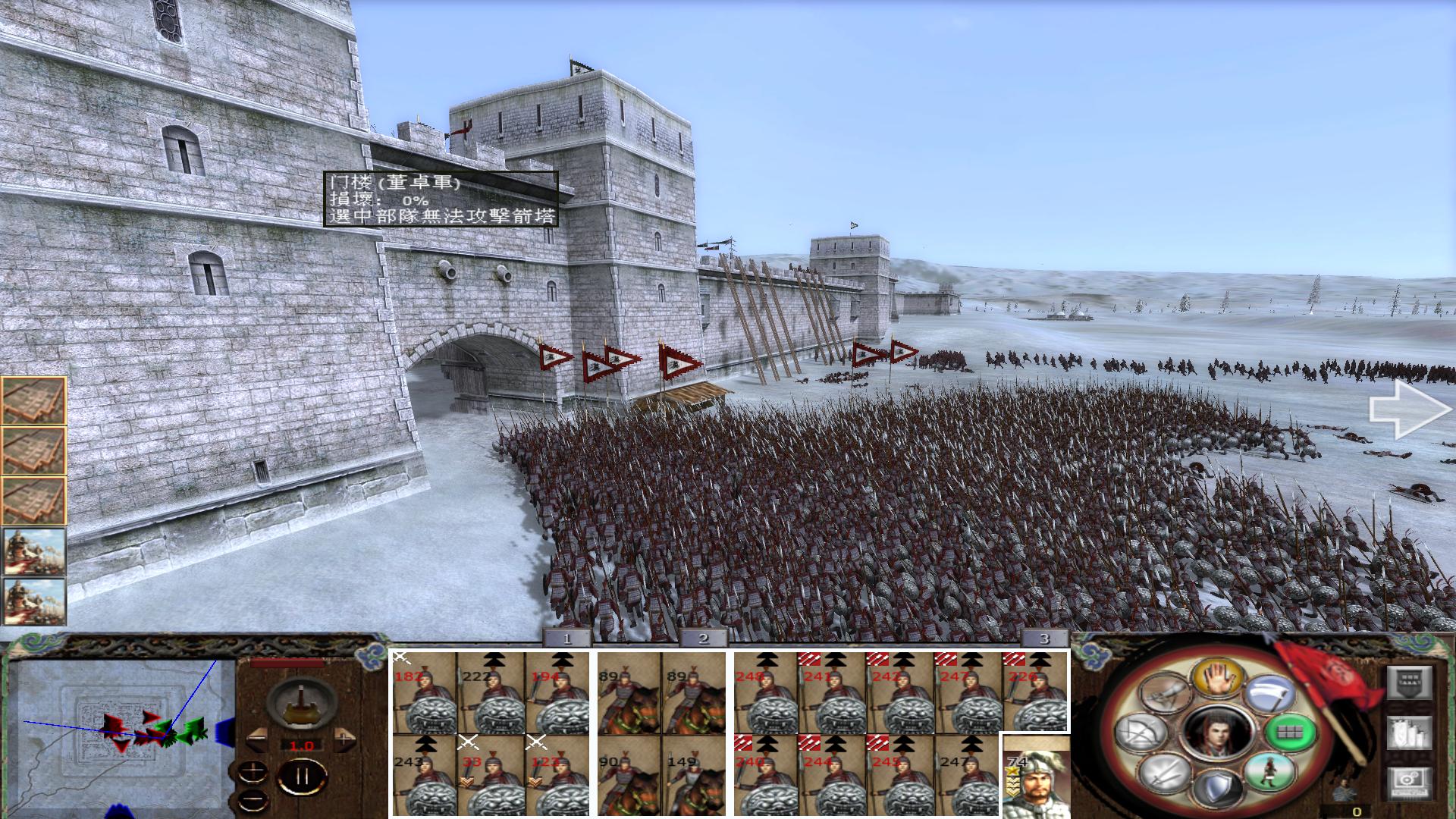Zoom the minimap in with the plus button
Image resolution: width=1456 pixels, height=819 pixels.
253,771
